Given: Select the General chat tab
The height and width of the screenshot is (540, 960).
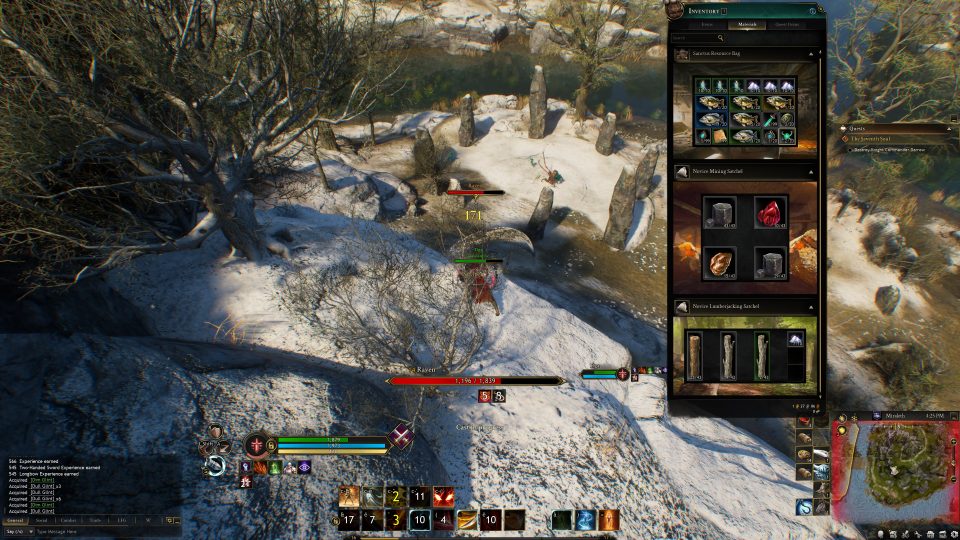Looking at the screenshot, I should [x=15, y=520].
